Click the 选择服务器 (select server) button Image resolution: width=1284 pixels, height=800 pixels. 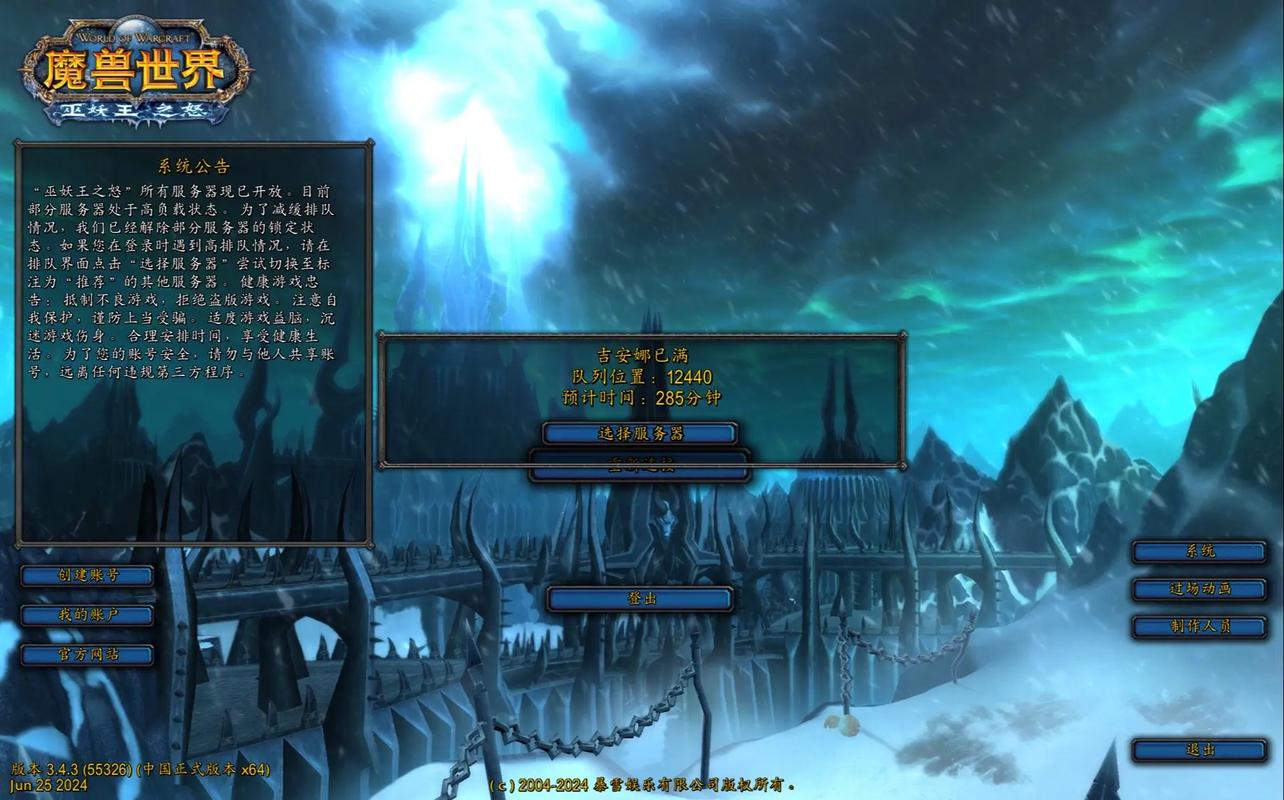pos(640,433)
